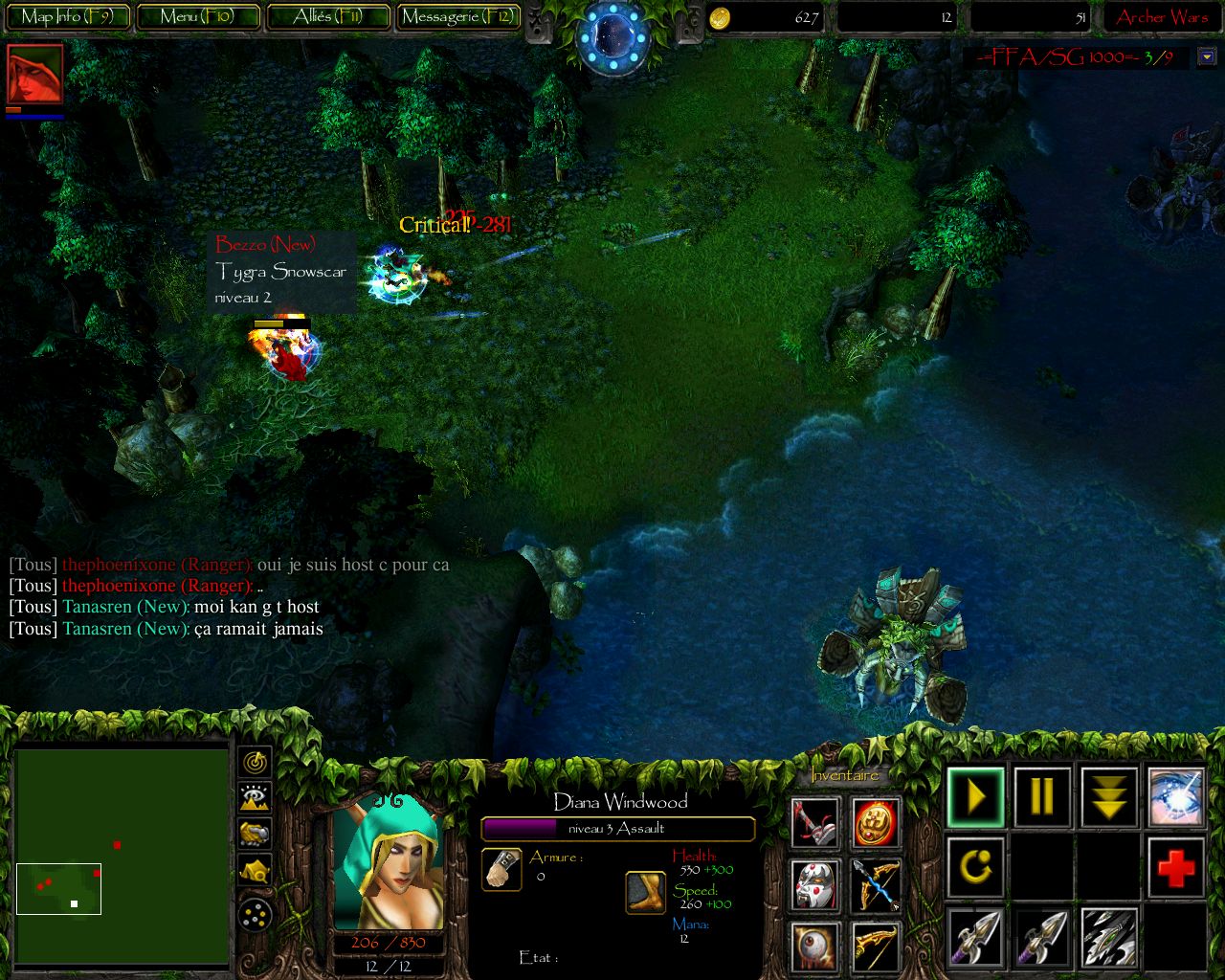Open Map Info (F9)

67,16
